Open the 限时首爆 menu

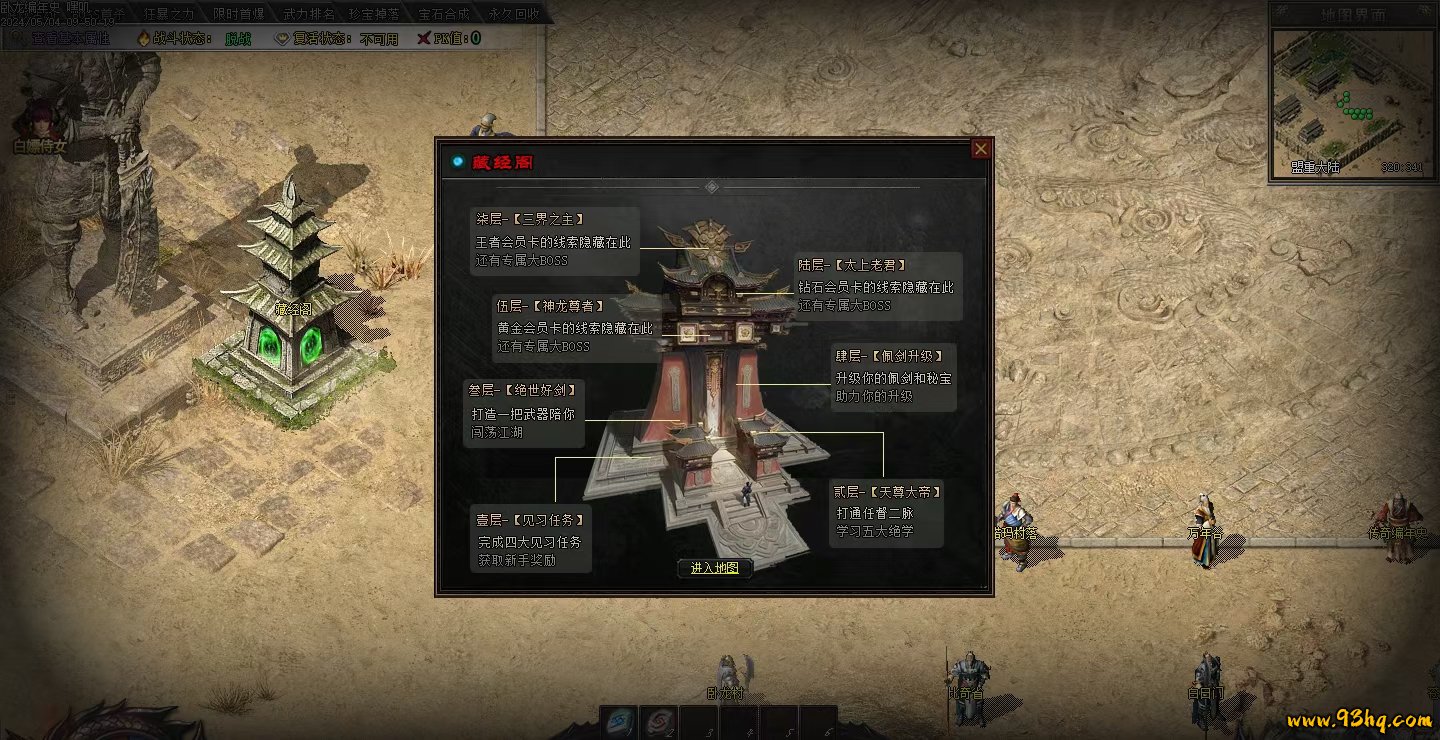(239, 14)
